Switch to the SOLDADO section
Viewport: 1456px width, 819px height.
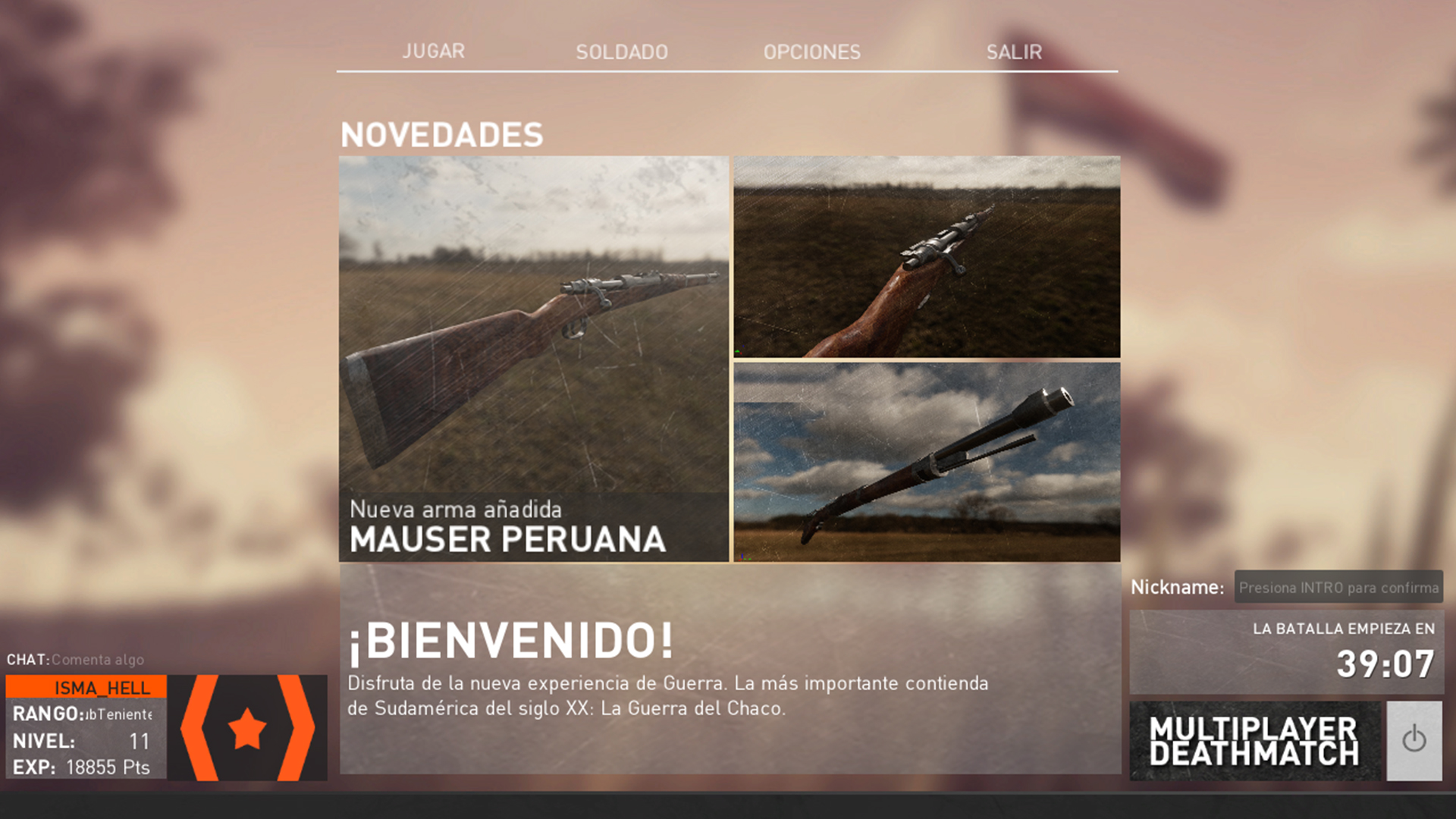tap(621, 52)
